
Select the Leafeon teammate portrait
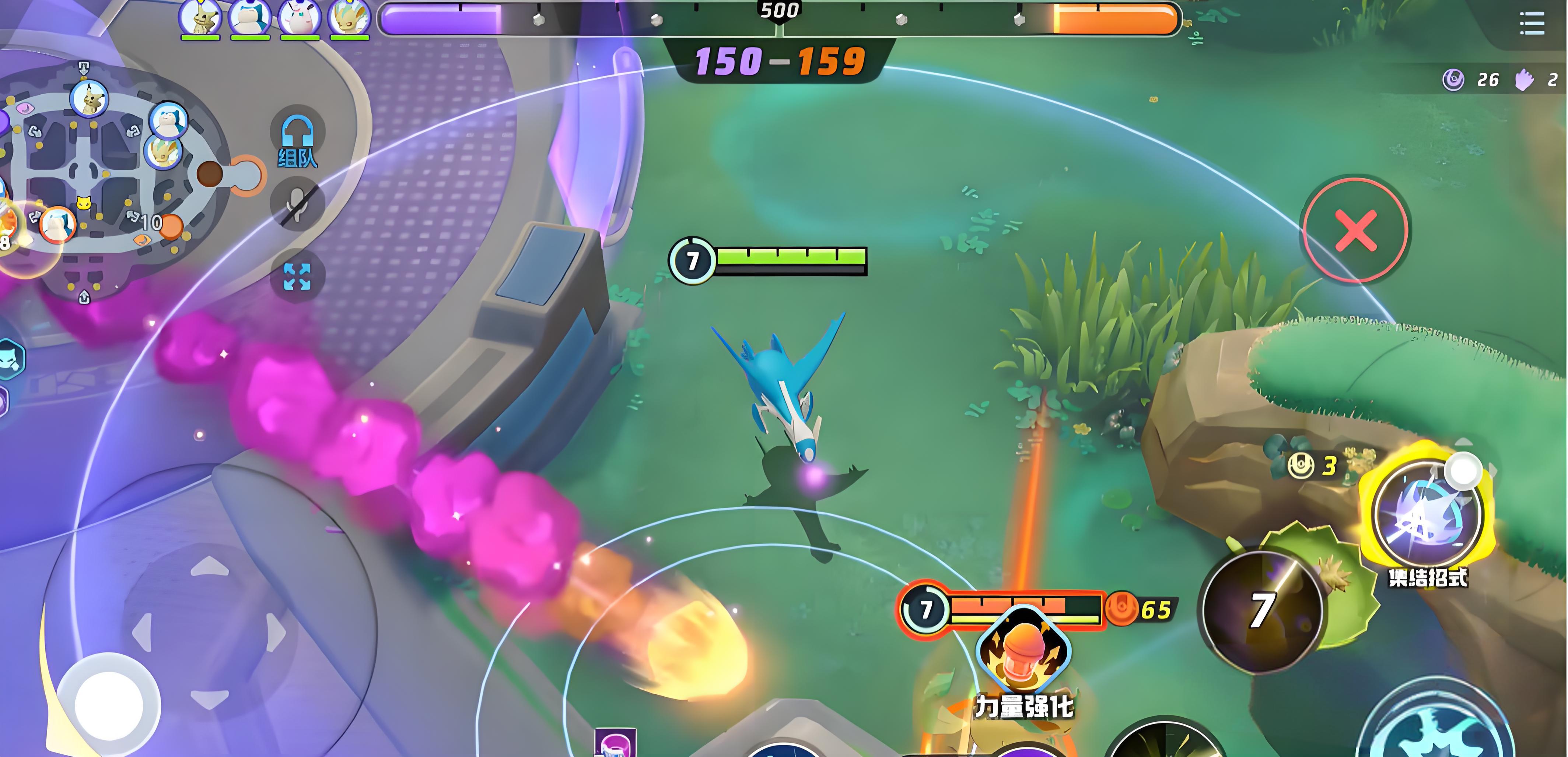(349, 18)
